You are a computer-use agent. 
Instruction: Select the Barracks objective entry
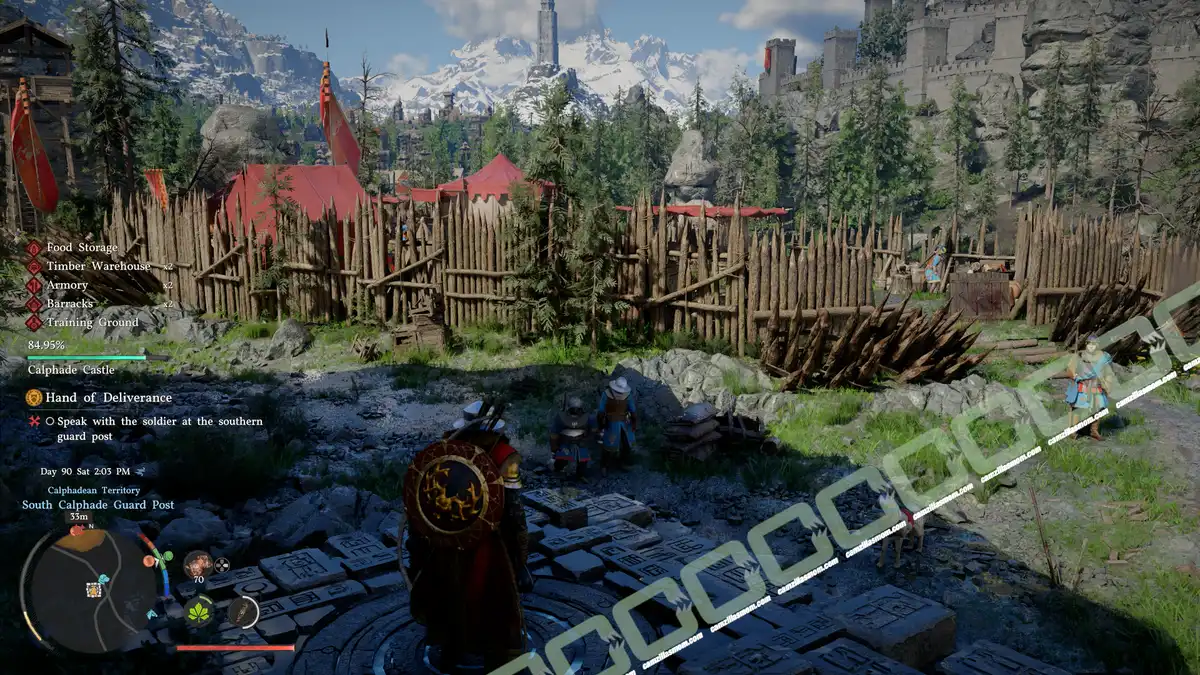tap(69, 304)
